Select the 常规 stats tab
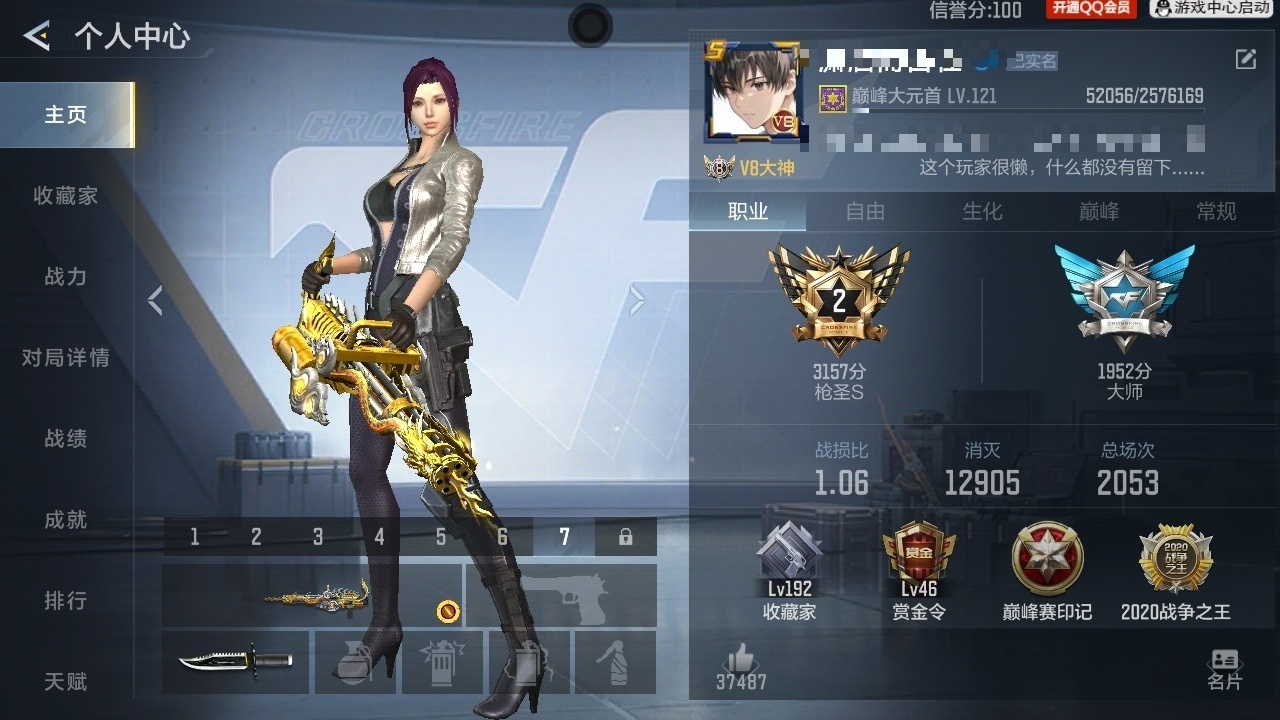Image resolution: width=1280 pixels, height=720 pixels. pos(1216,212)
